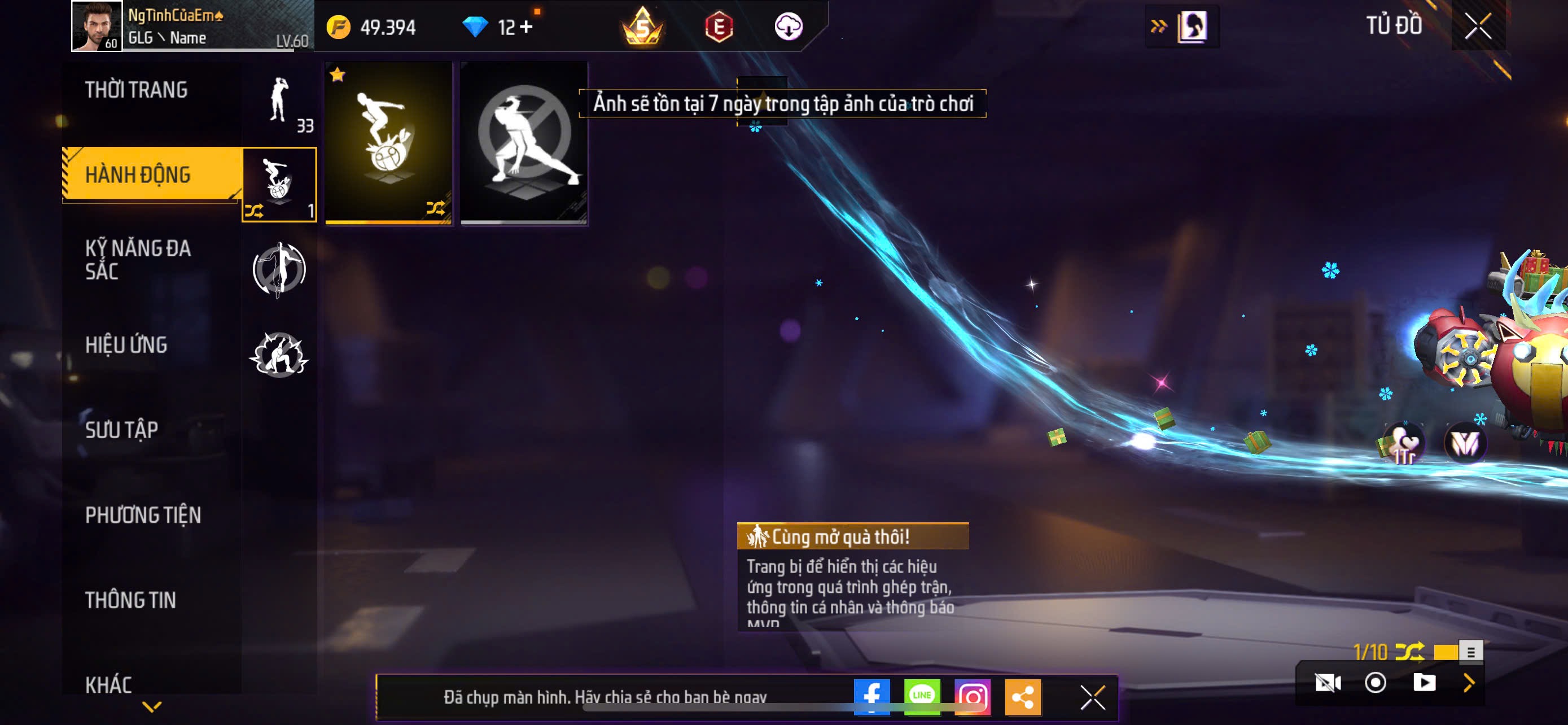Go to the Phương Tiện tab

143,515
